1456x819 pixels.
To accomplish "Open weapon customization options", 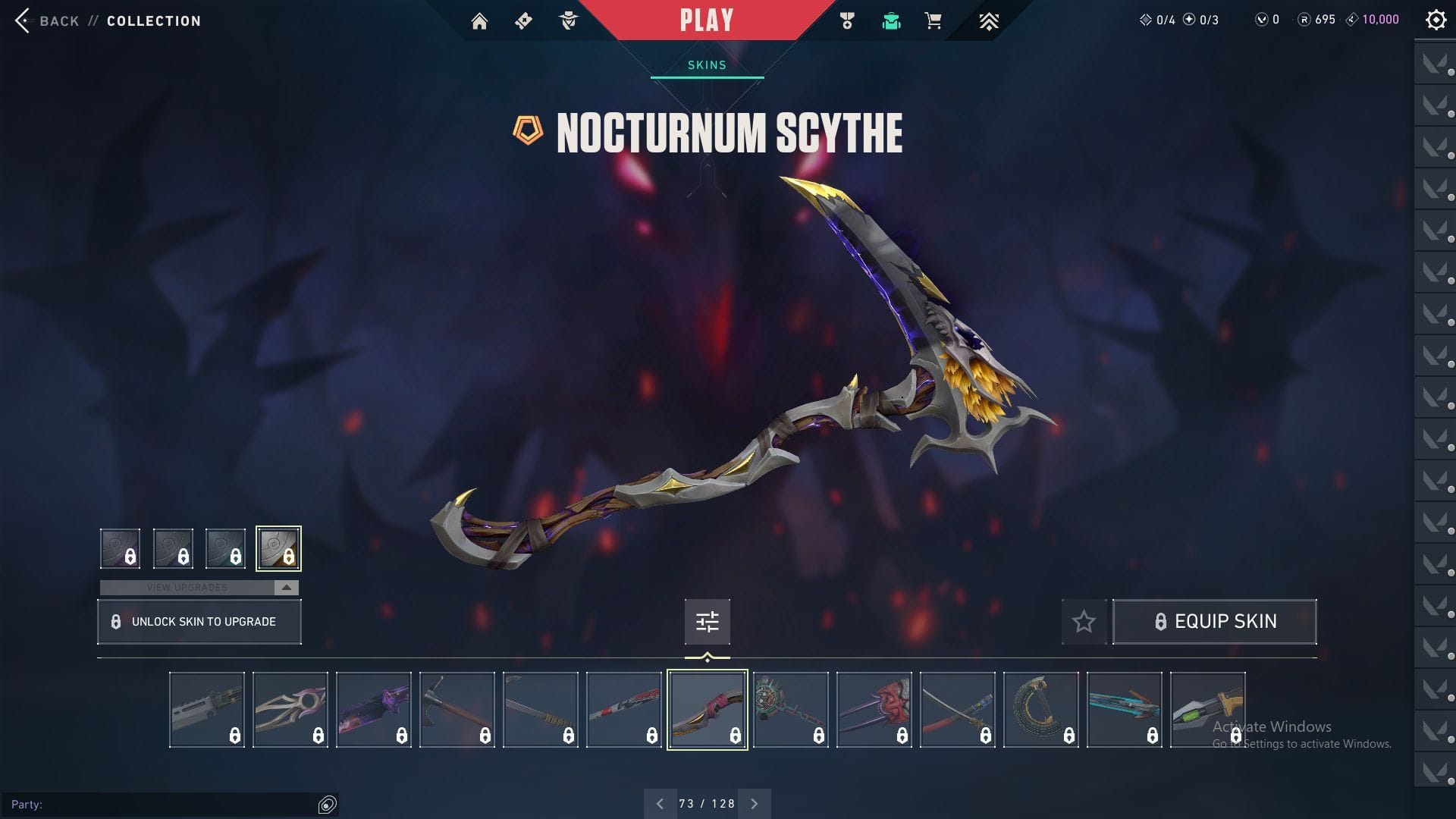I will 706,621.
